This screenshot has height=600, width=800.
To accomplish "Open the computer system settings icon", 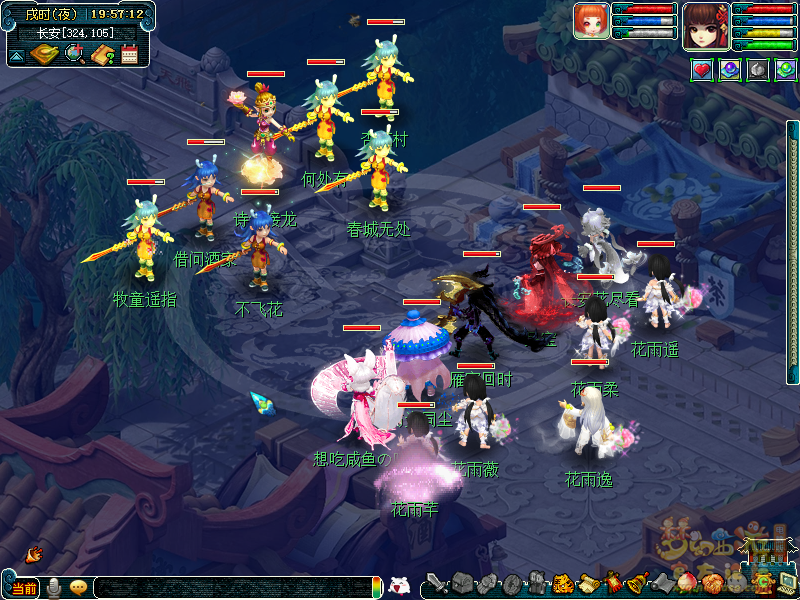I will 787,582.
